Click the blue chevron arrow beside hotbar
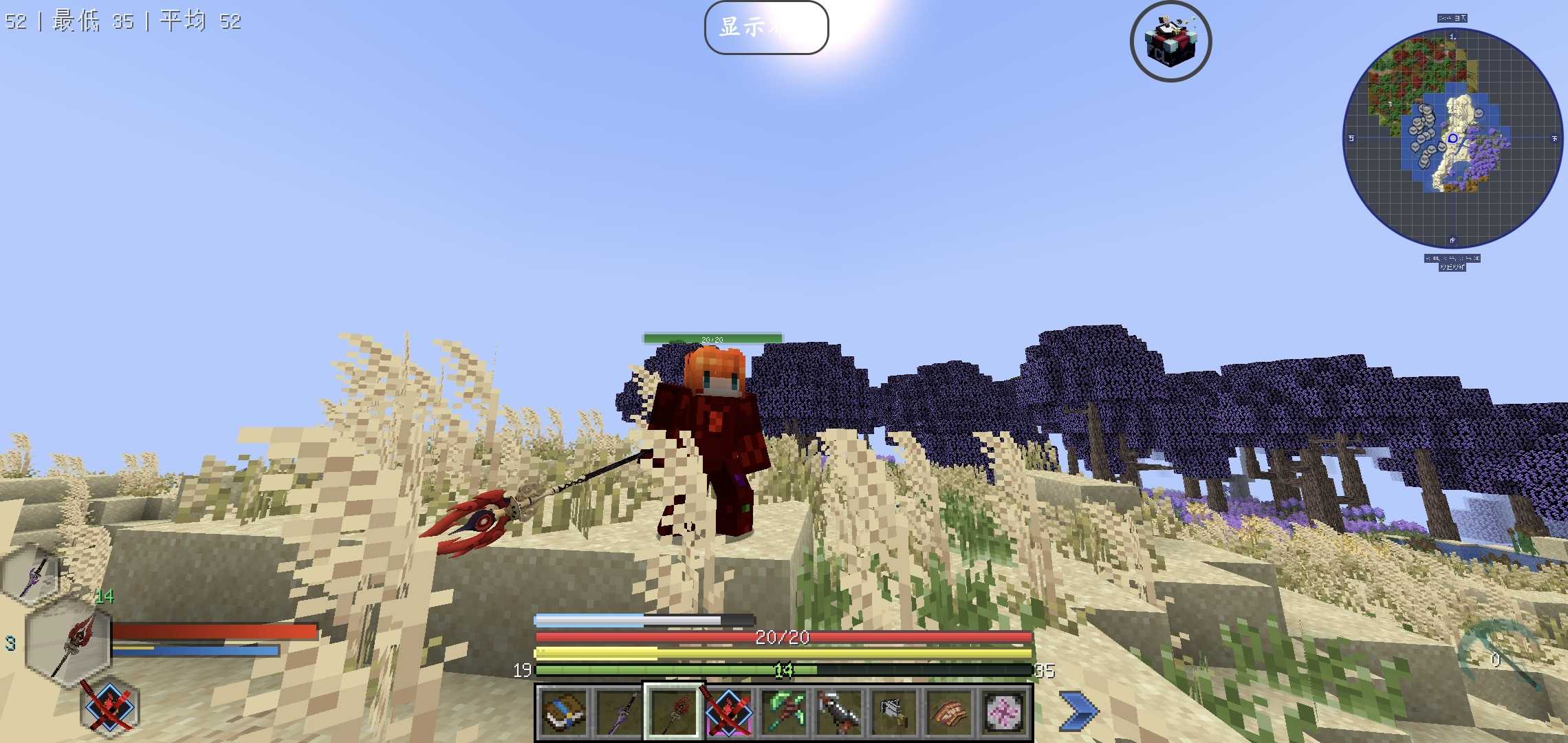1568x743 pixels. point(1078,711)
